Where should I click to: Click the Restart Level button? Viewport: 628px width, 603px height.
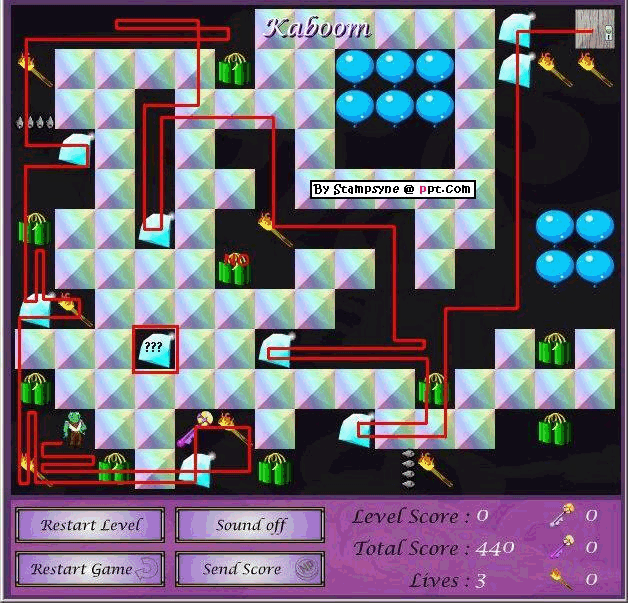(x=91, y=525)
